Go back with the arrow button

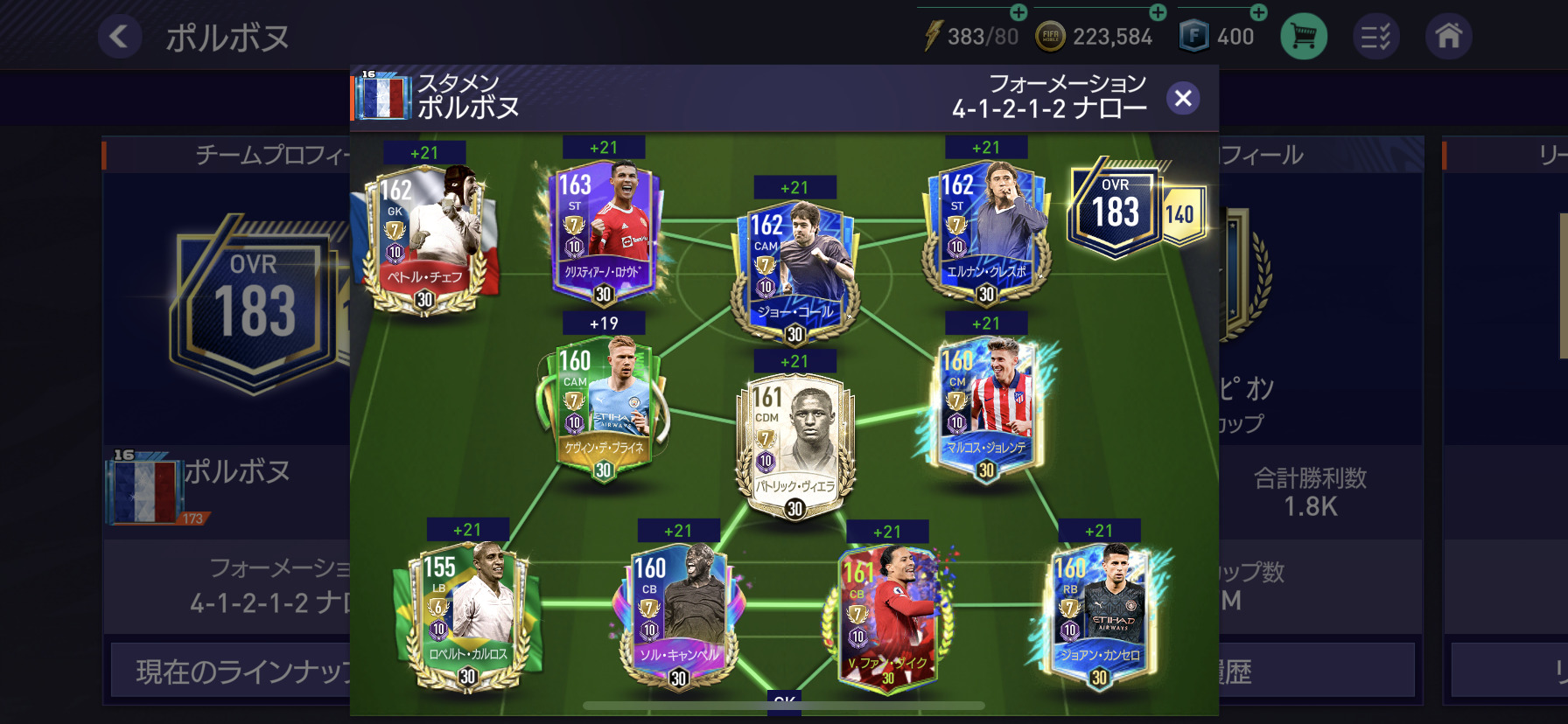coord(119,37)
